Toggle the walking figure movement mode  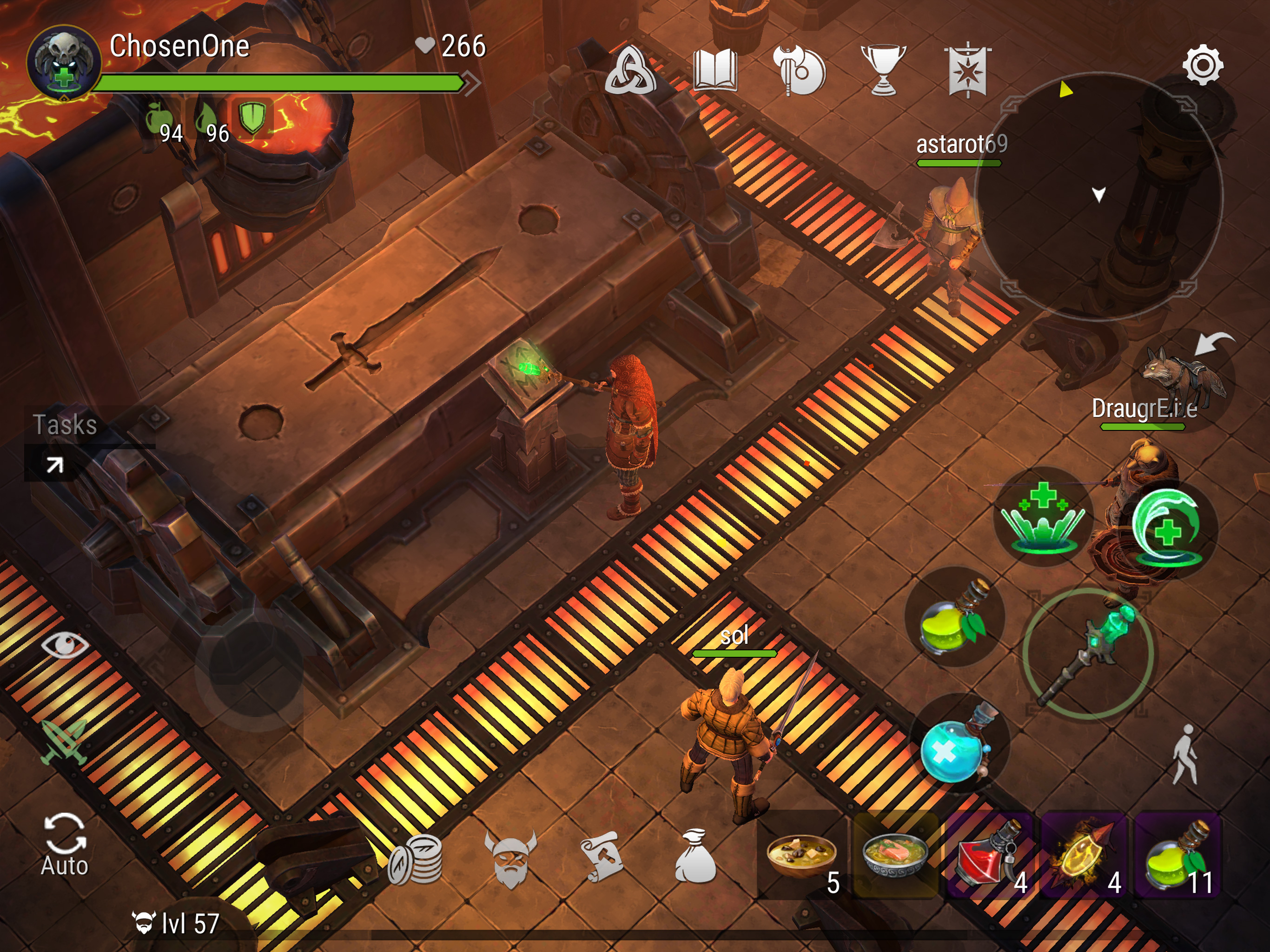click(1185, 754)
